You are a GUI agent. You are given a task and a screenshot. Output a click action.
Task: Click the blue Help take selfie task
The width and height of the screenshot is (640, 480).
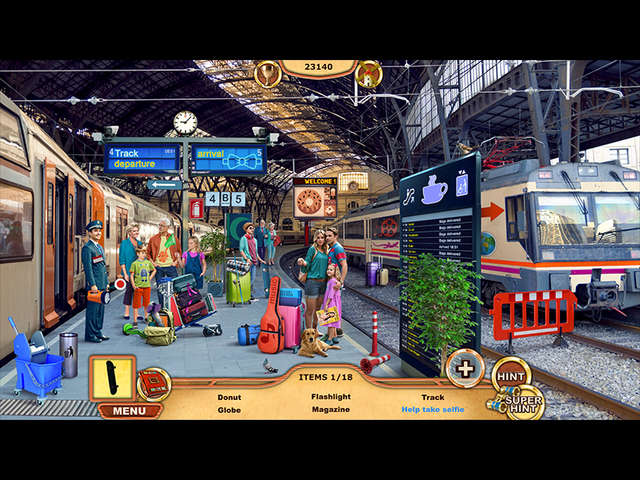(x=432, y=410)
